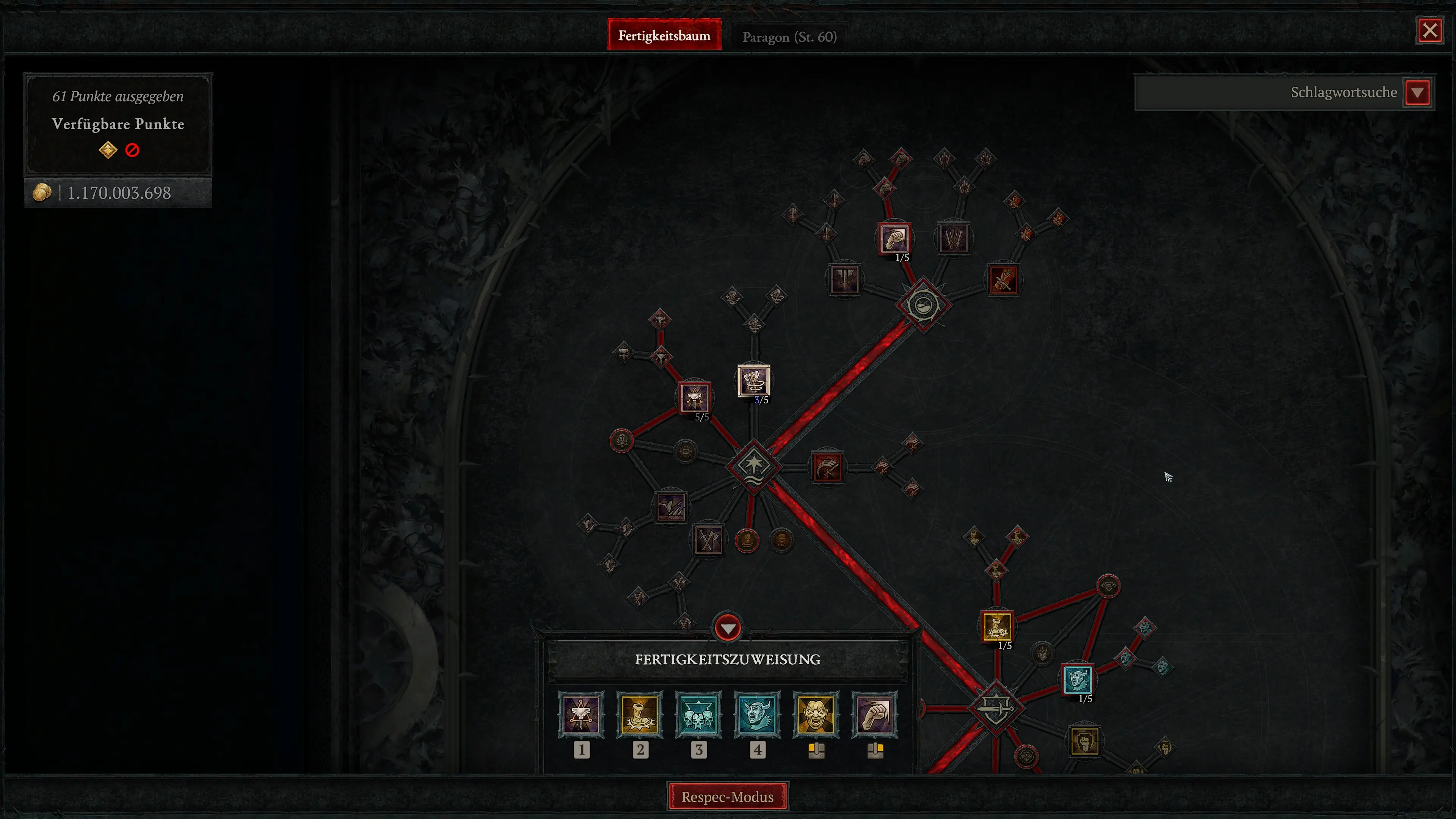The height and width of the screenshot is (819, 1456).
Task: Select the Fertigkeitsbaum tab
Action: coord(664,35)
